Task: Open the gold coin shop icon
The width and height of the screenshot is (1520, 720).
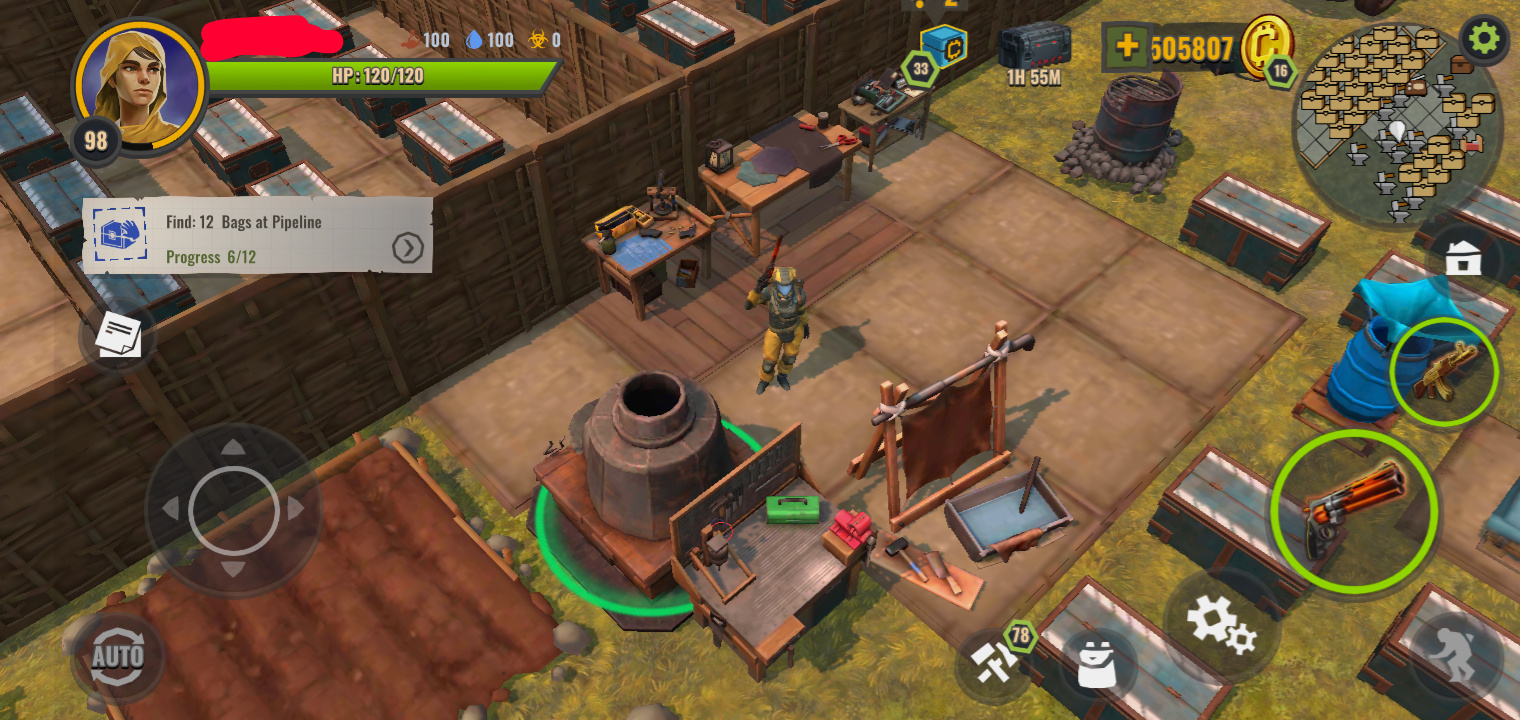Action: point(1266,45)
